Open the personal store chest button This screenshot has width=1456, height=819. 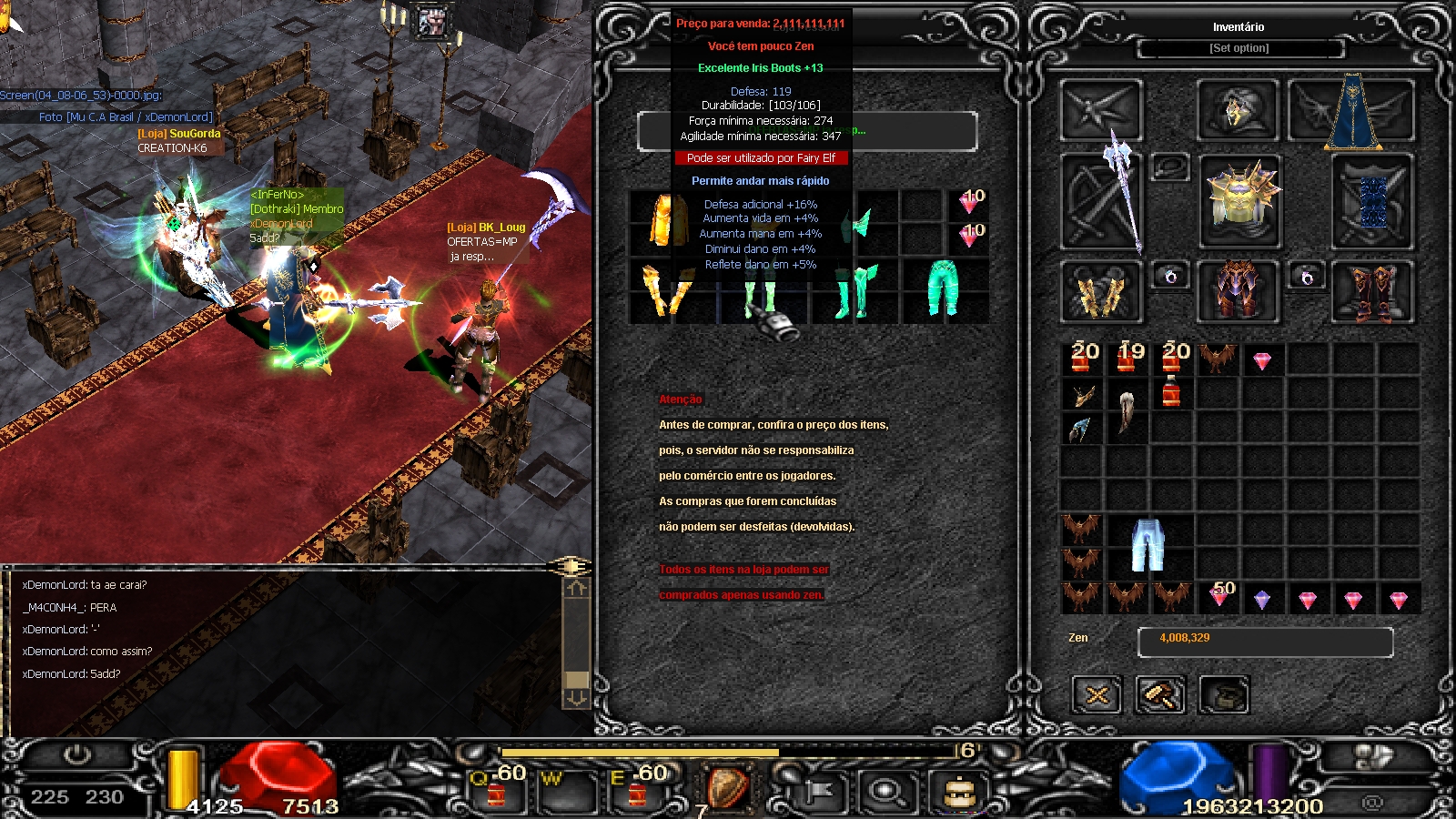(x=1224, y=696)
